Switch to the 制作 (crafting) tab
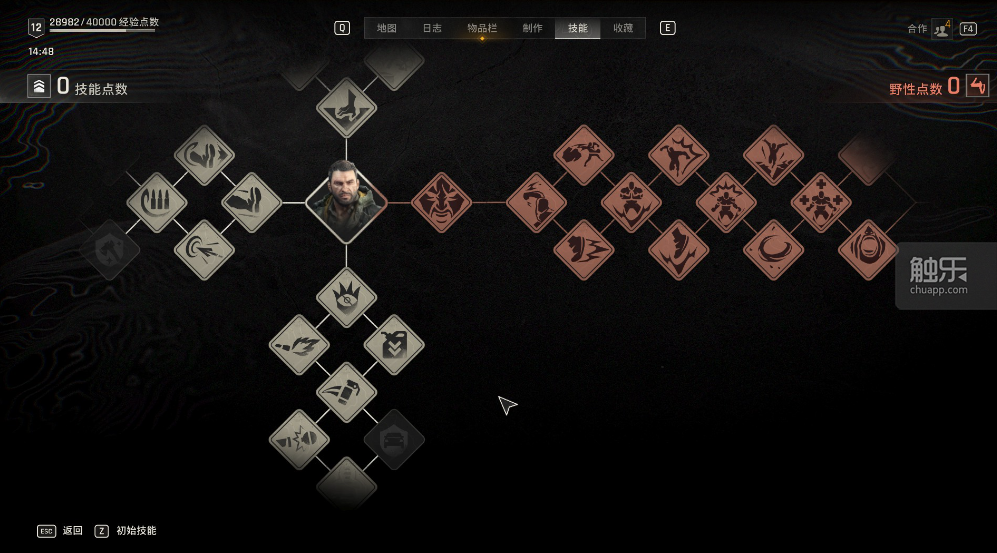This screenshot has height=553, width=997. click(x=532, y=28)
